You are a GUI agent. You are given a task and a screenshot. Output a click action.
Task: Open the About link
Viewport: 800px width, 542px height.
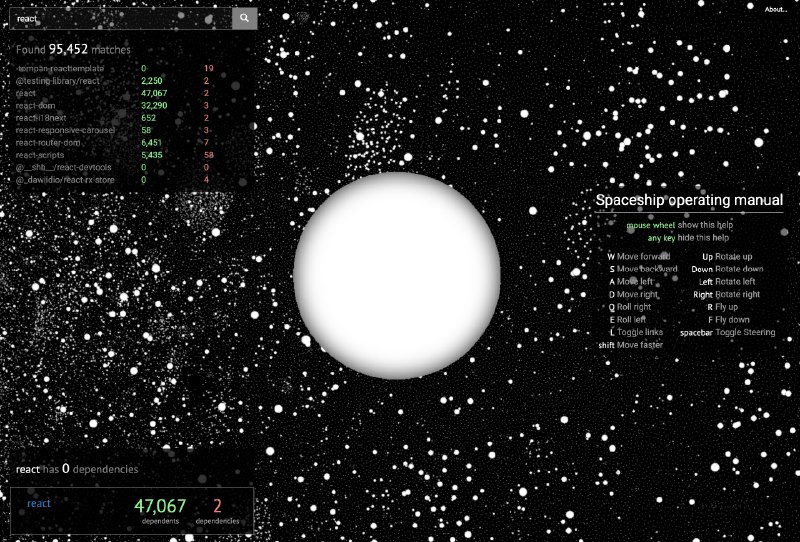[776, 10]
